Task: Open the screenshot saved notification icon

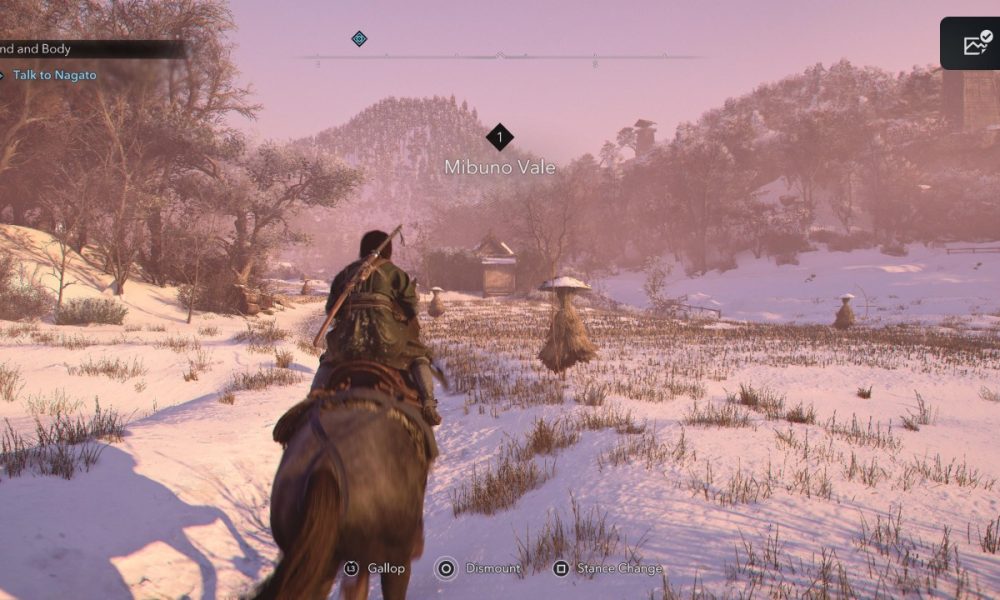Action: (x=976, y=43)
